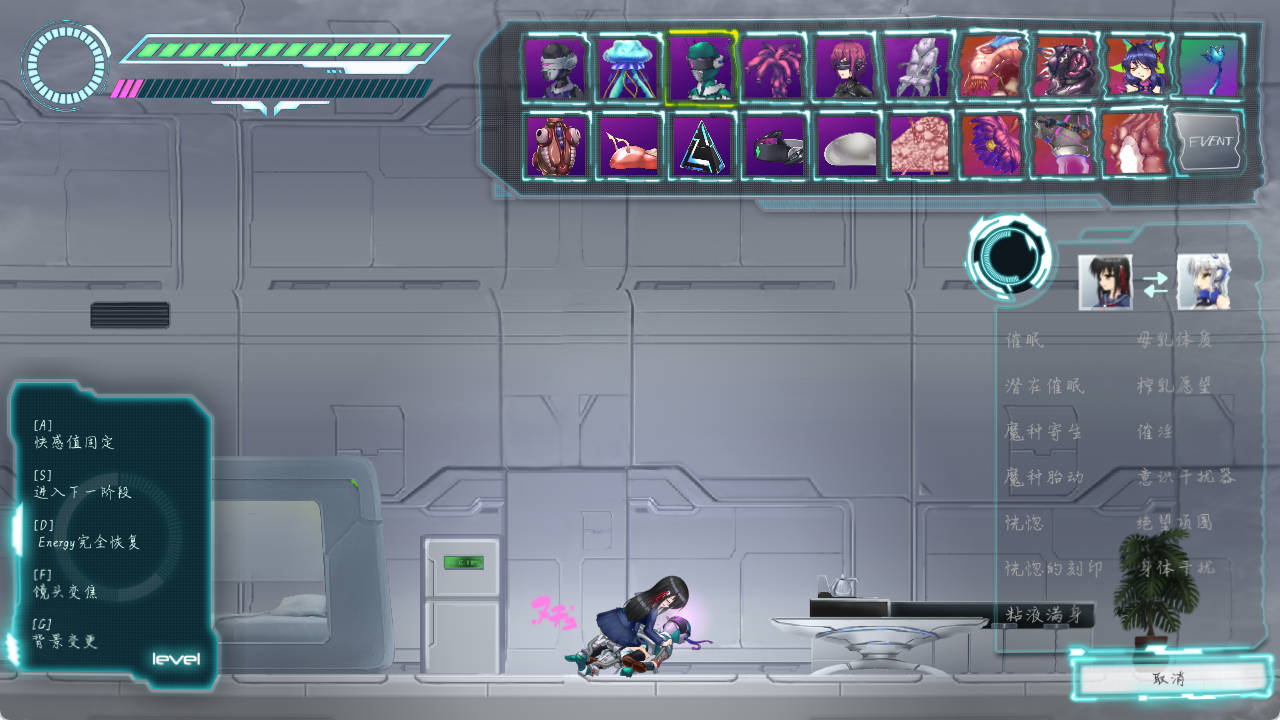
Task: Open the EVENT tile in the gallery
Action: click(1209, 143)
